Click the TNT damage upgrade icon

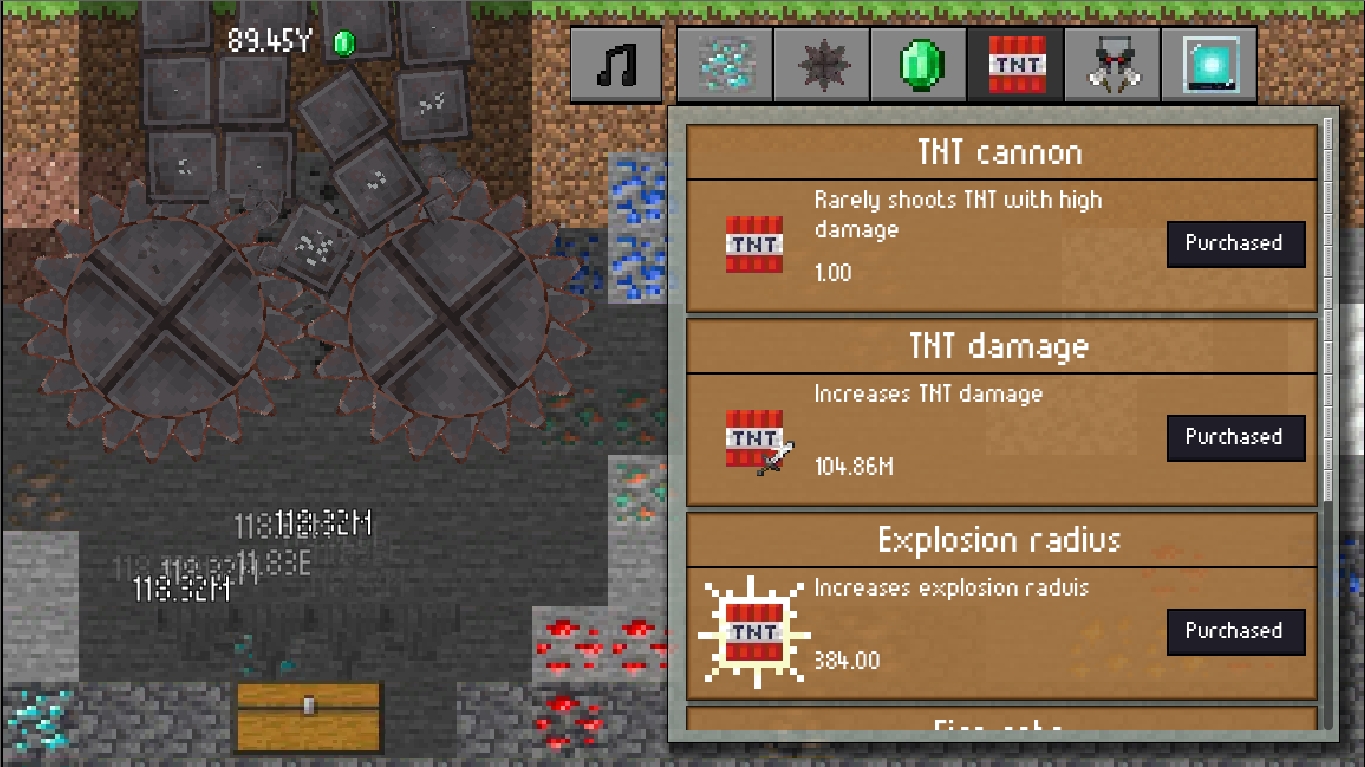753,437
